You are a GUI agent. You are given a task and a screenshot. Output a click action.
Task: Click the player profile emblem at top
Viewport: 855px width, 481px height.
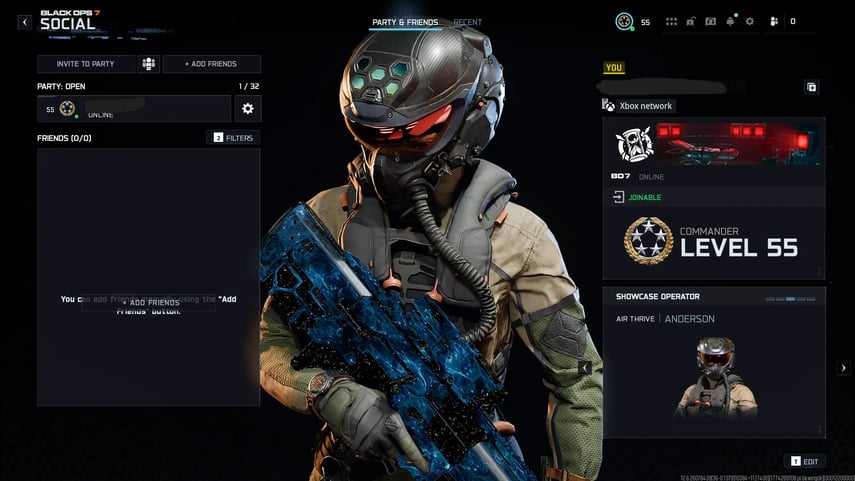624,21
